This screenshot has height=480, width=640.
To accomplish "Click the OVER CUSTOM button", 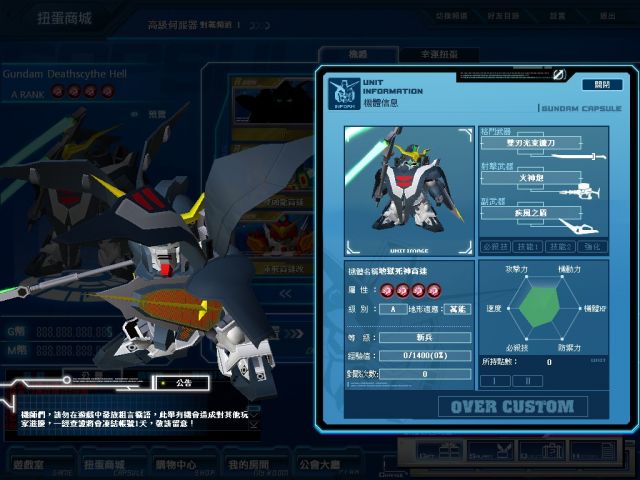I will coord(511,406).
